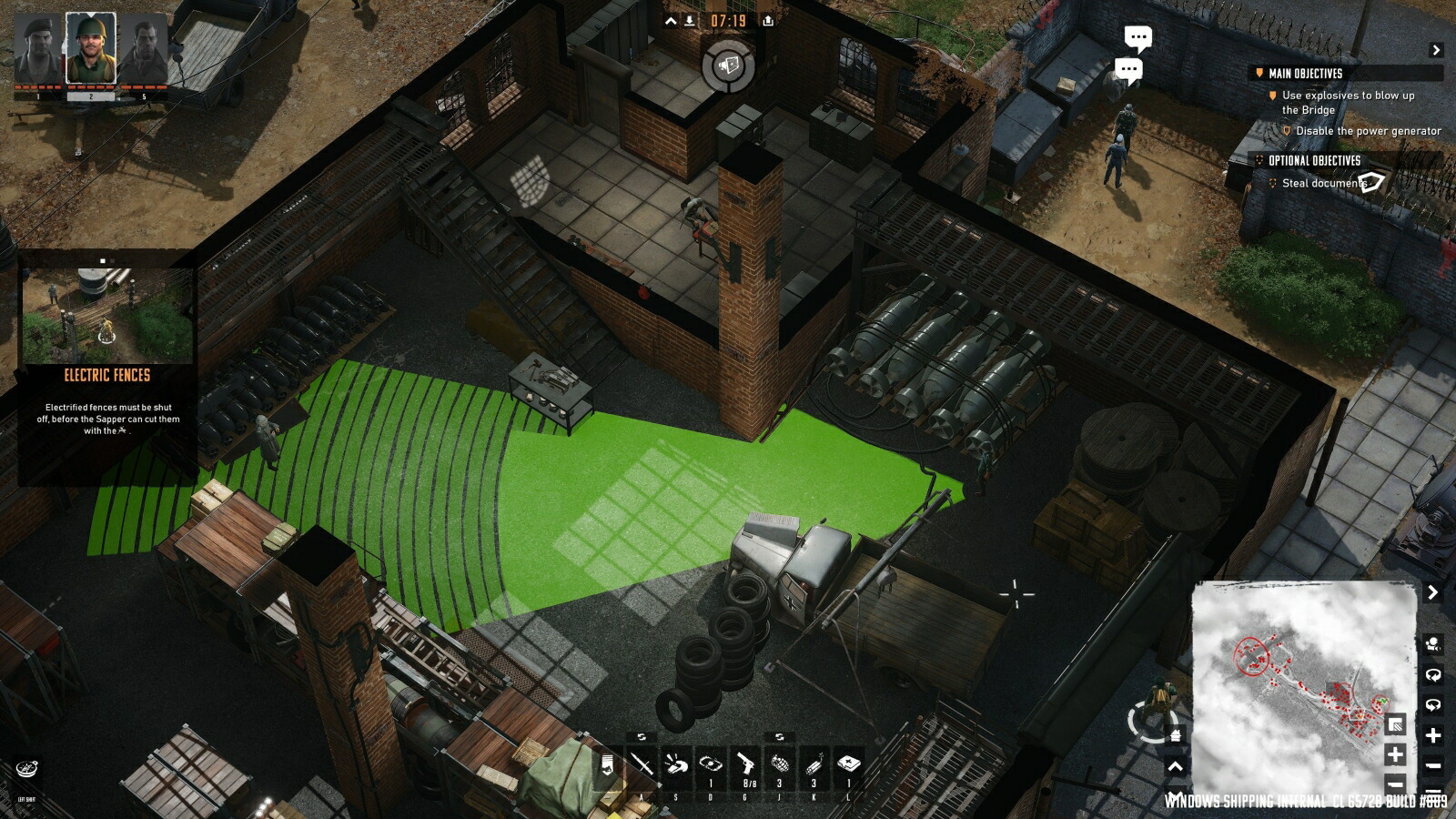Use the whistle distraction ability
This screenshot has height=819, width=1456.
tap(676, 764)
